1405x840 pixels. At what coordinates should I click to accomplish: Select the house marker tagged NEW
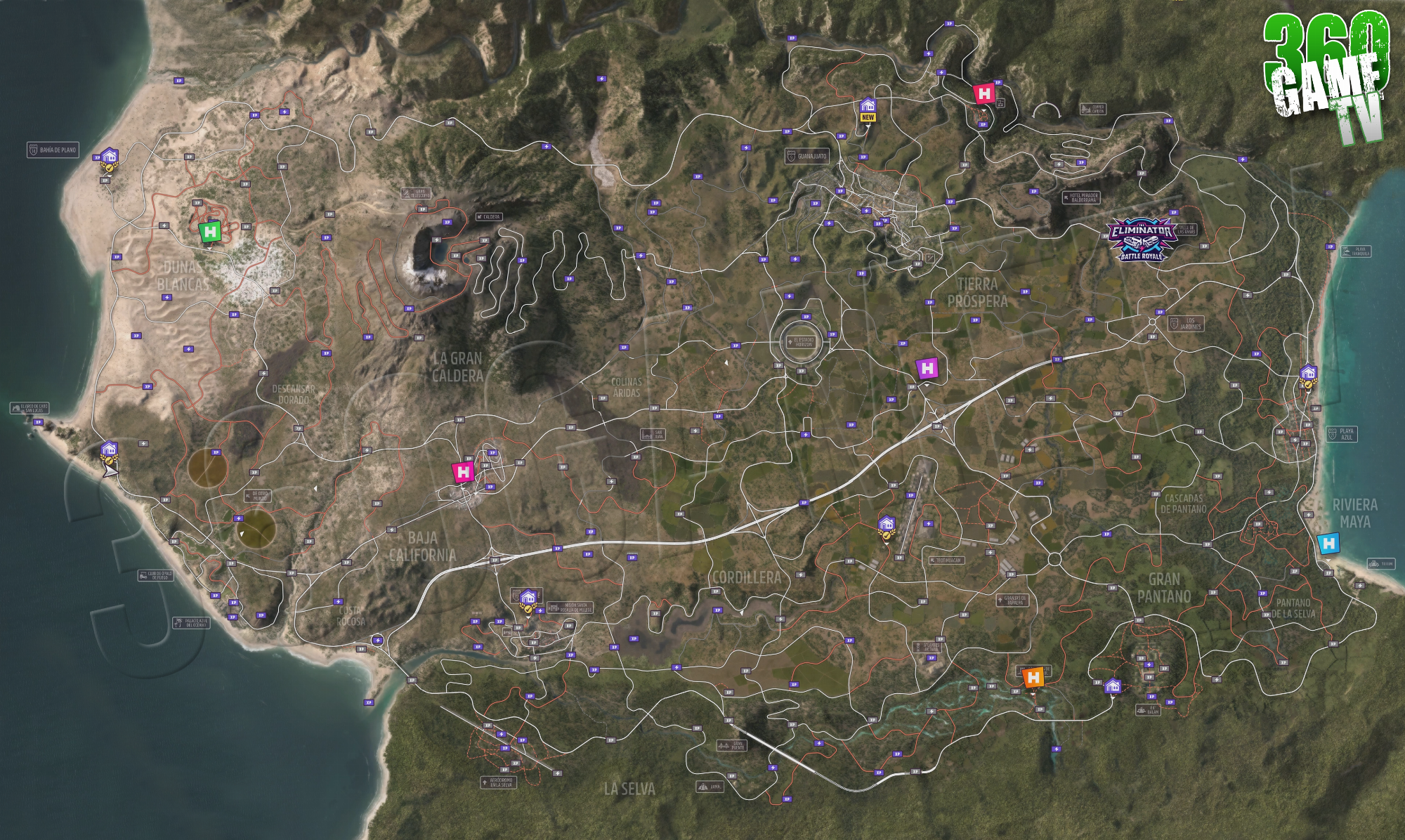click(x=868, y=108)
